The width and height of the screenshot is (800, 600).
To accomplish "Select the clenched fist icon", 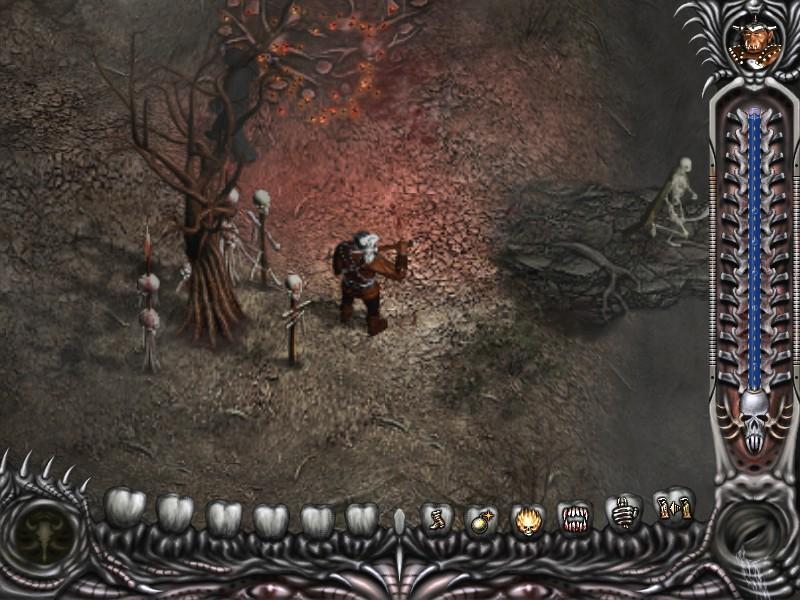I will (624, 514).
